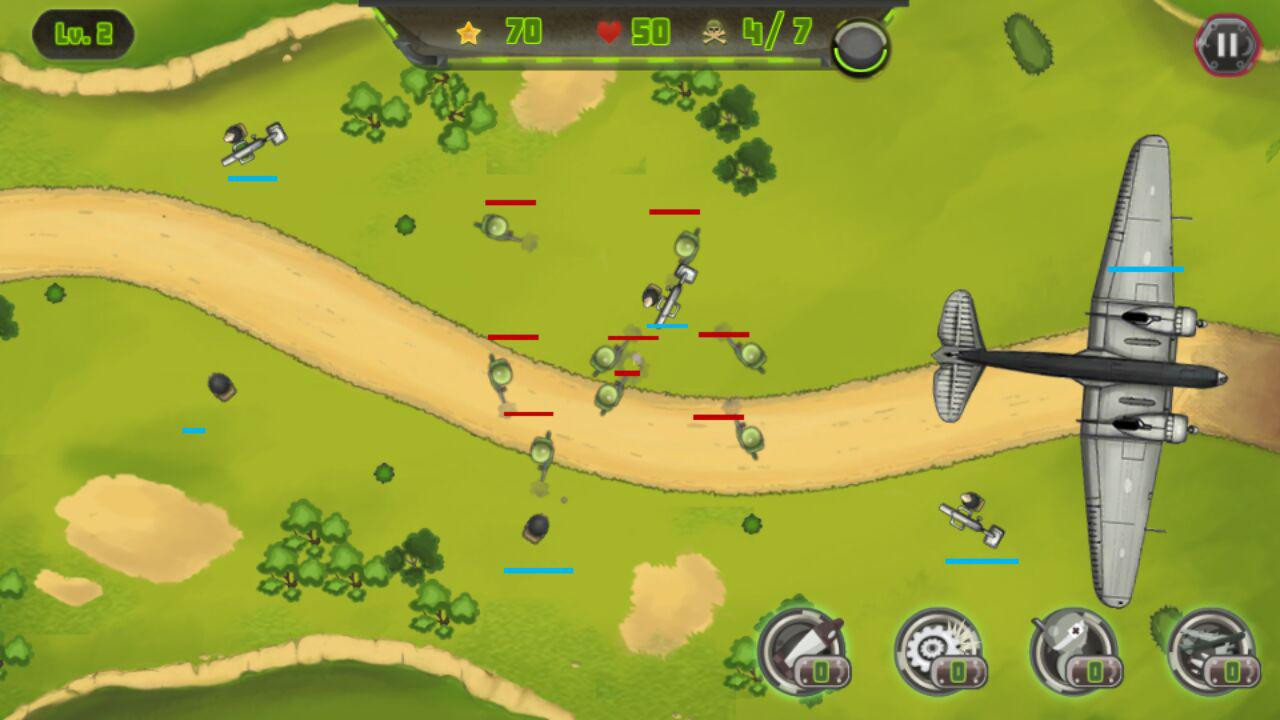Activate the missile strike ability
Image resolution: width=1280 pixels, height=720 pixels.
802,651
